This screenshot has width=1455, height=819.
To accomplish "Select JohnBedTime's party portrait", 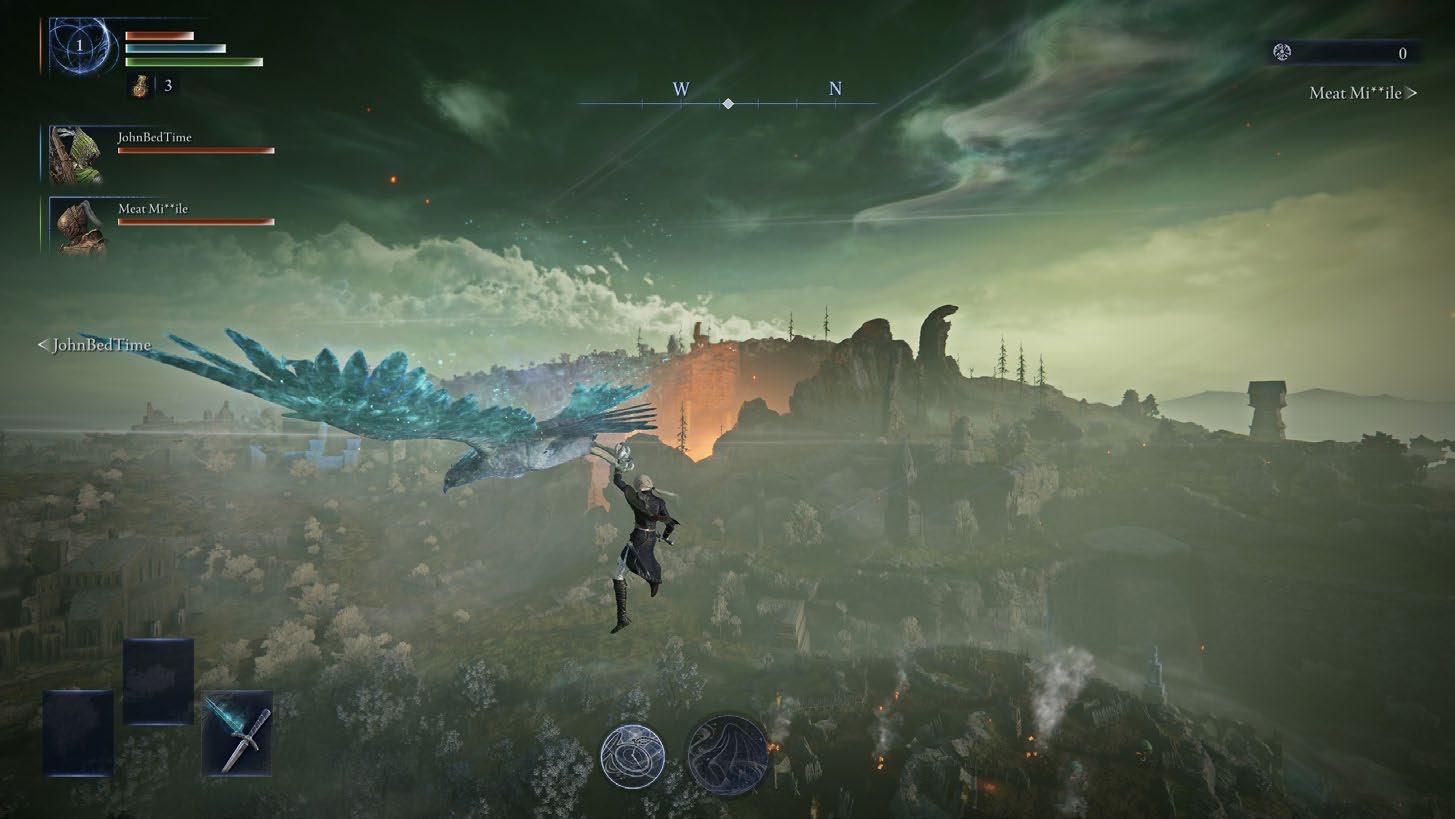I will [x=76, y=155].
